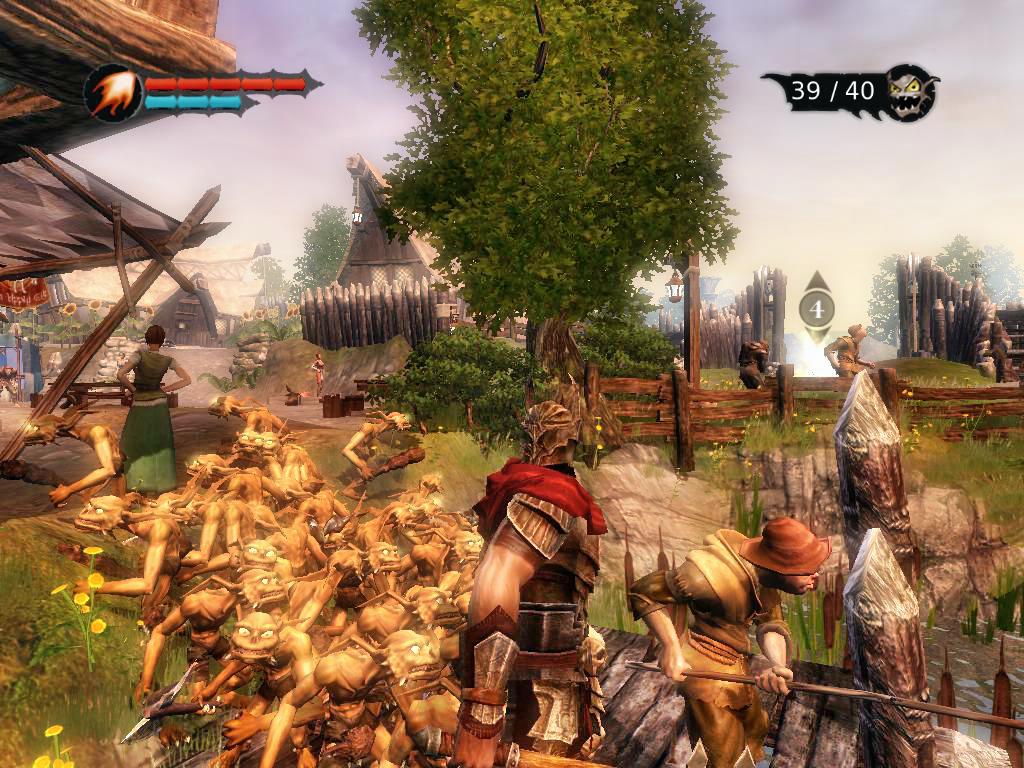Image resolution: width=1024 pixels, height=768 pixels.
Task: Click the minion face icon
Action: pos(912,92)
